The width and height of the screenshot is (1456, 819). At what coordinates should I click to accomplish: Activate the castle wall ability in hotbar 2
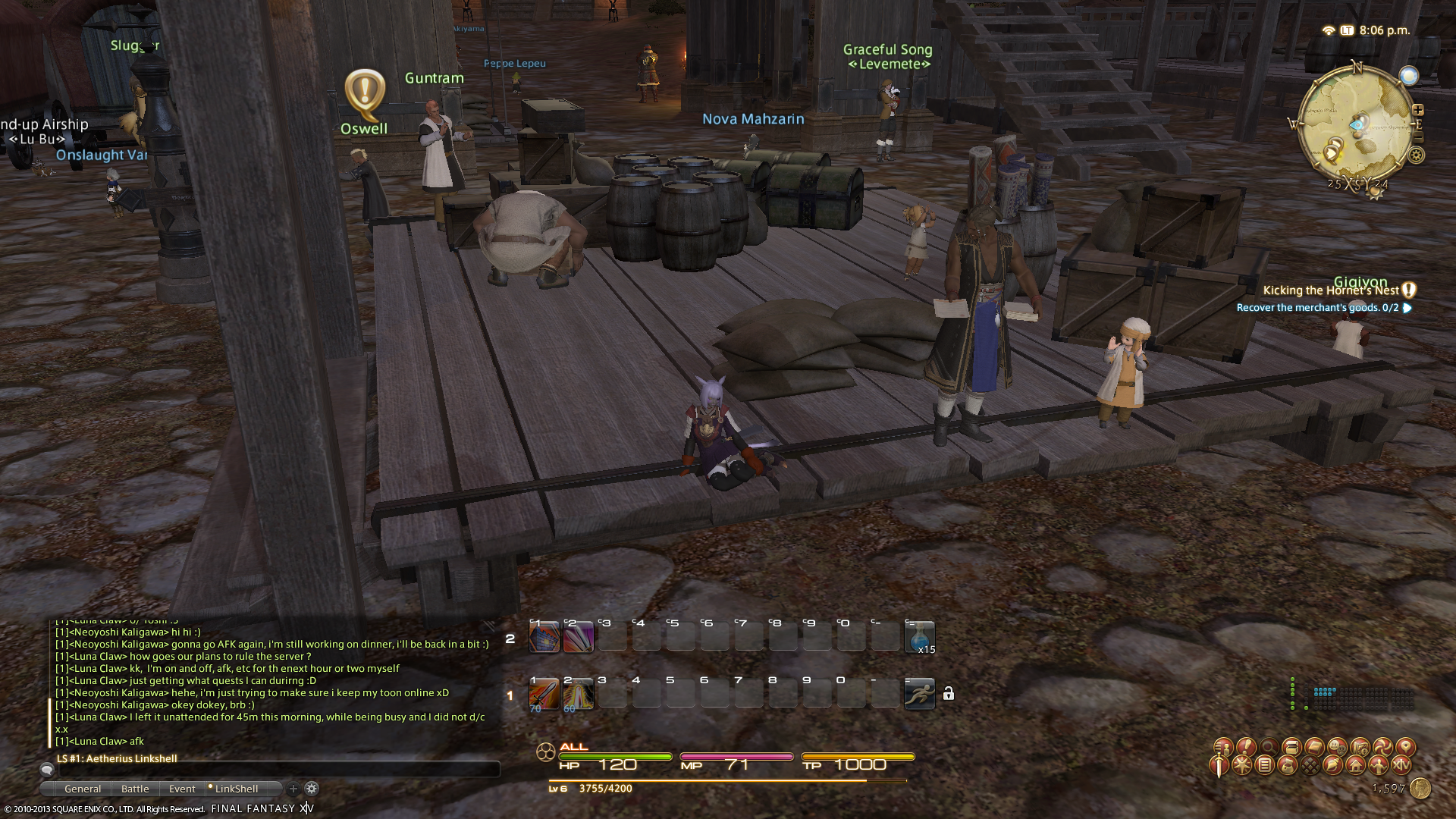coord(544,637)
